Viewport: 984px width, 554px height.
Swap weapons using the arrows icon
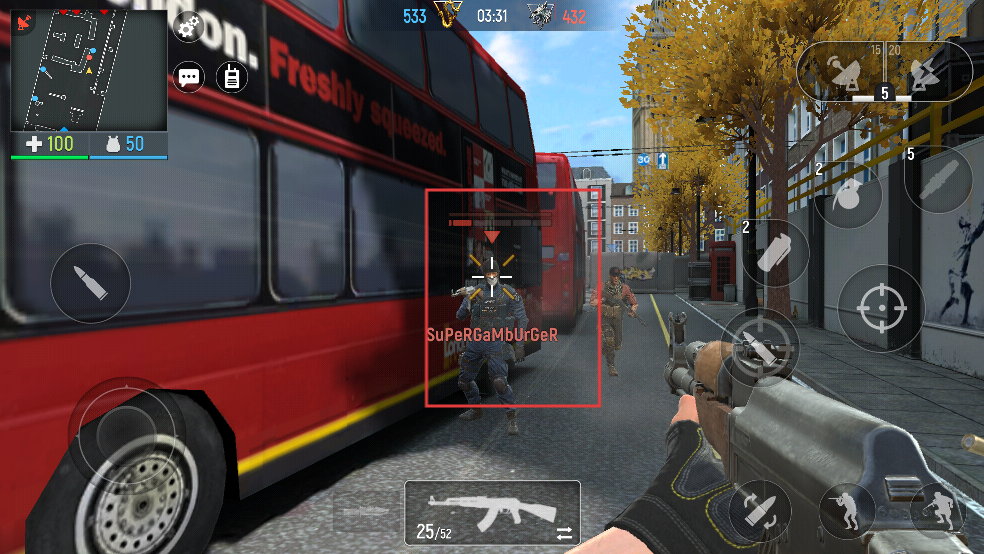(x=564, y=533)
